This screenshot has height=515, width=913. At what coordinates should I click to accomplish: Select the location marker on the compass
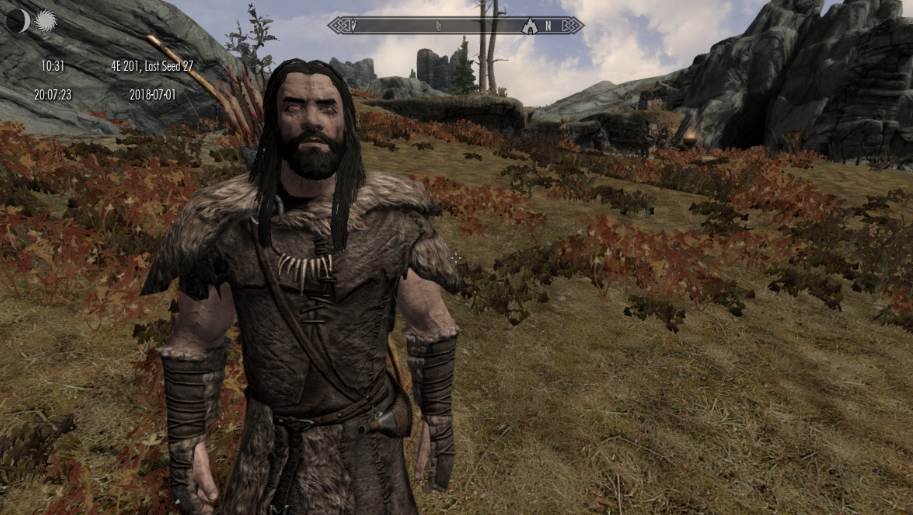(x=529, y=25)
